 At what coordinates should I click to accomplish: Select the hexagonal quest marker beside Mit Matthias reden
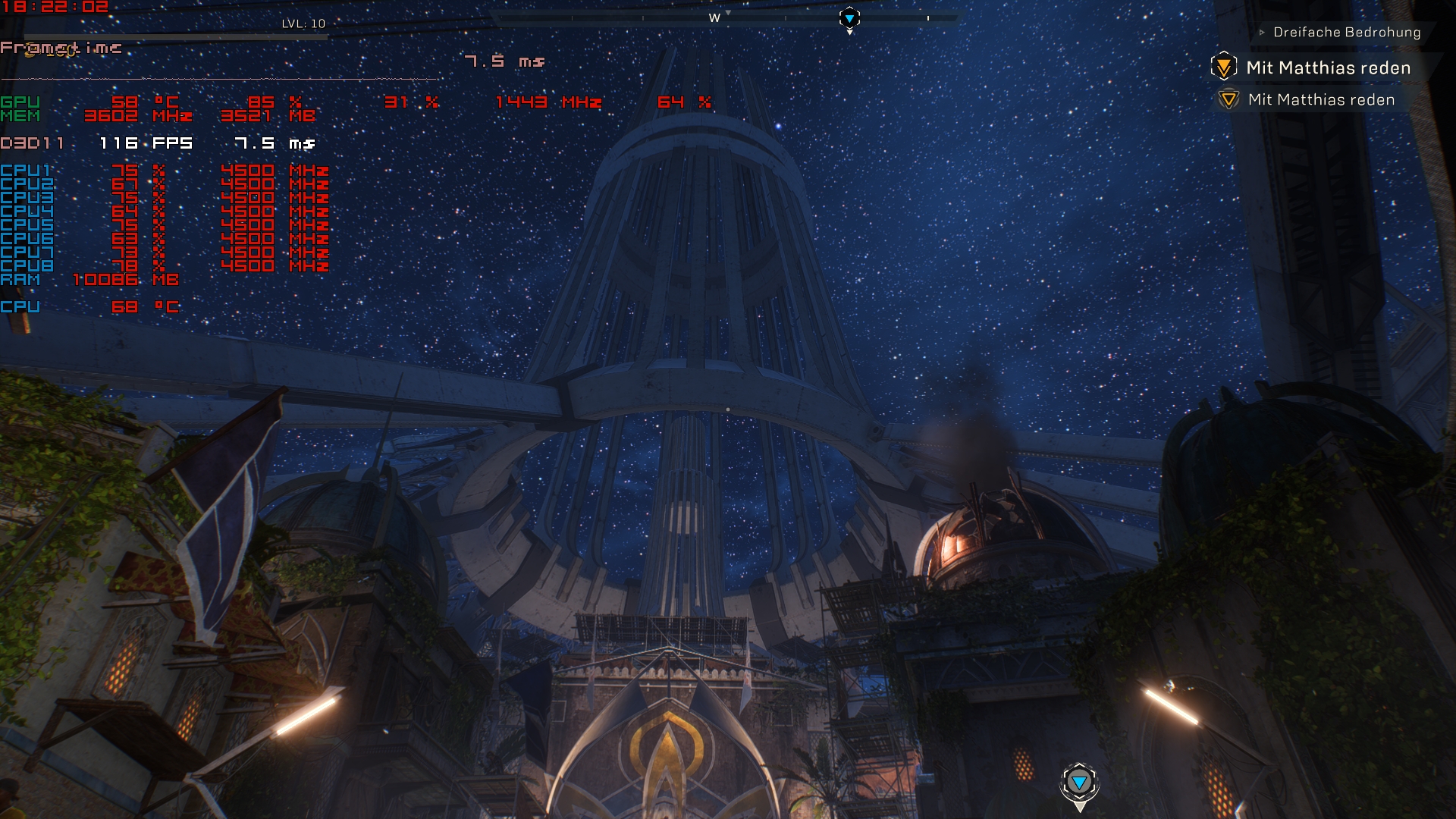1225,67
